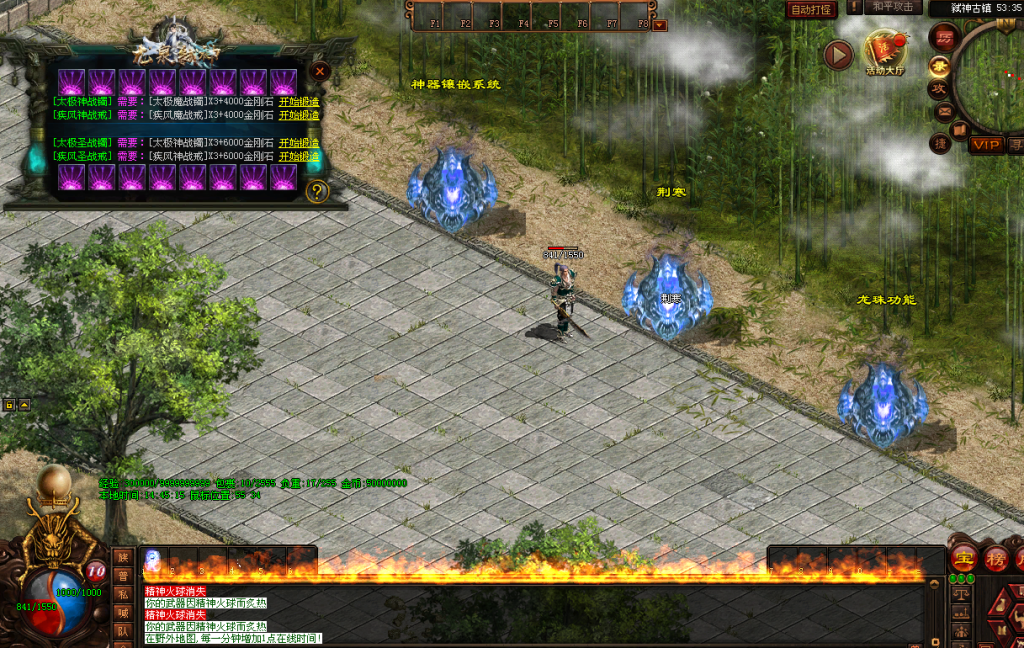
Task: Switch to the 普 chat channel tab
Action: coord(122,576)
